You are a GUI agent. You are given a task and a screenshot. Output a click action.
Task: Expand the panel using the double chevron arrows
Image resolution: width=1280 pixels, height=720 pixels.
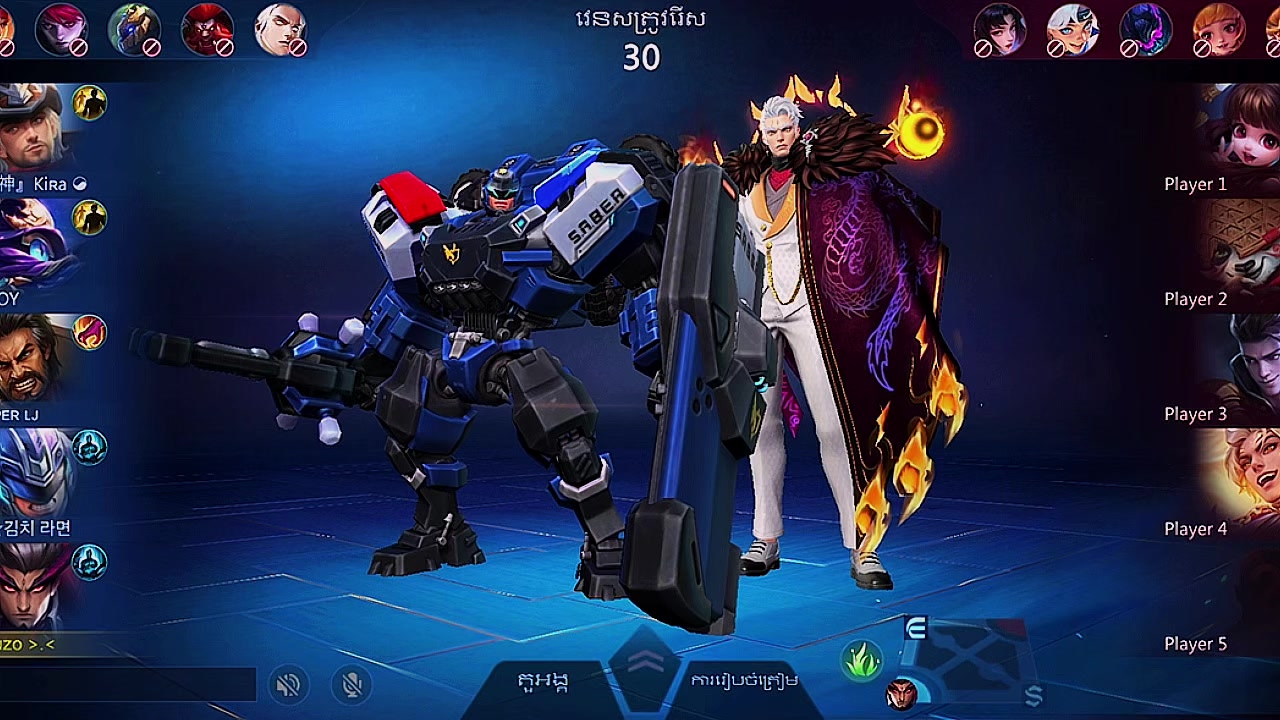[647, 660]
